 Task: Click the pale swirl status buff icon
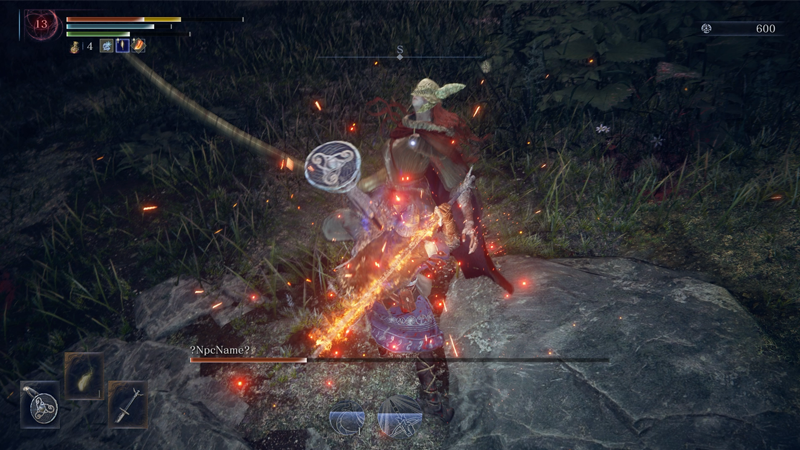tap(106, 45)
